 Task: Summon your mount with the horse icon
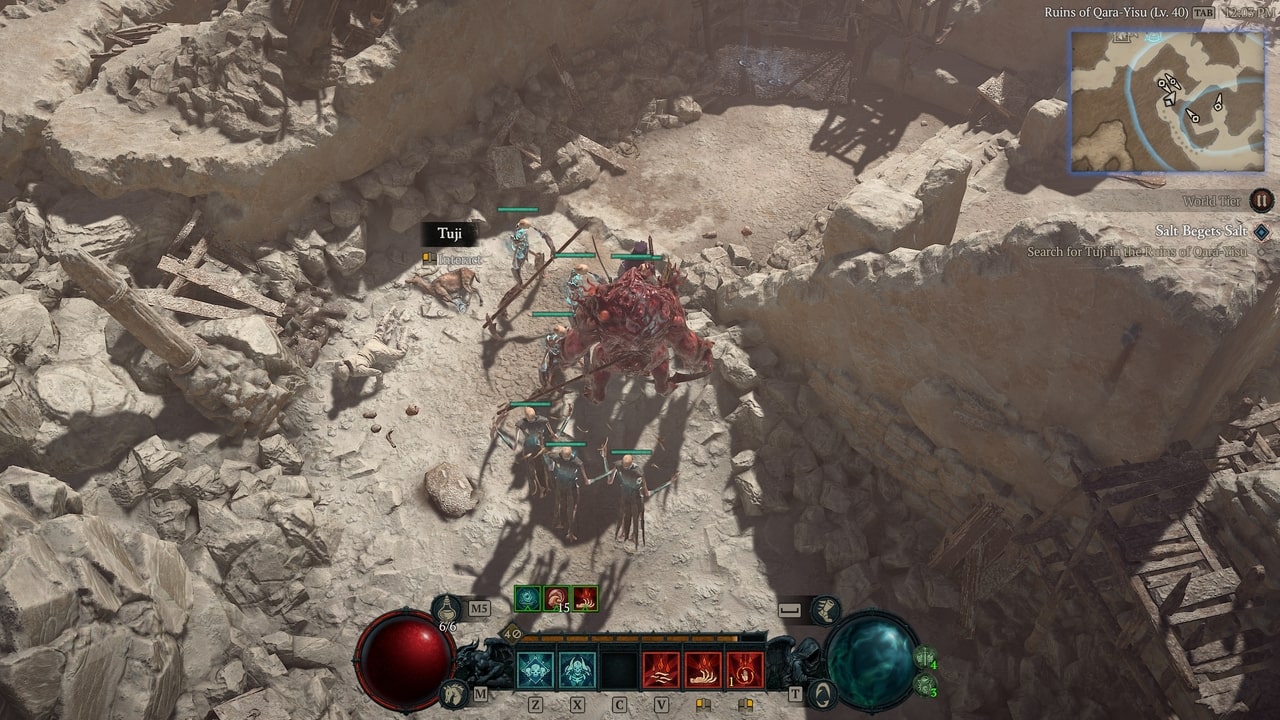(455, 691)
